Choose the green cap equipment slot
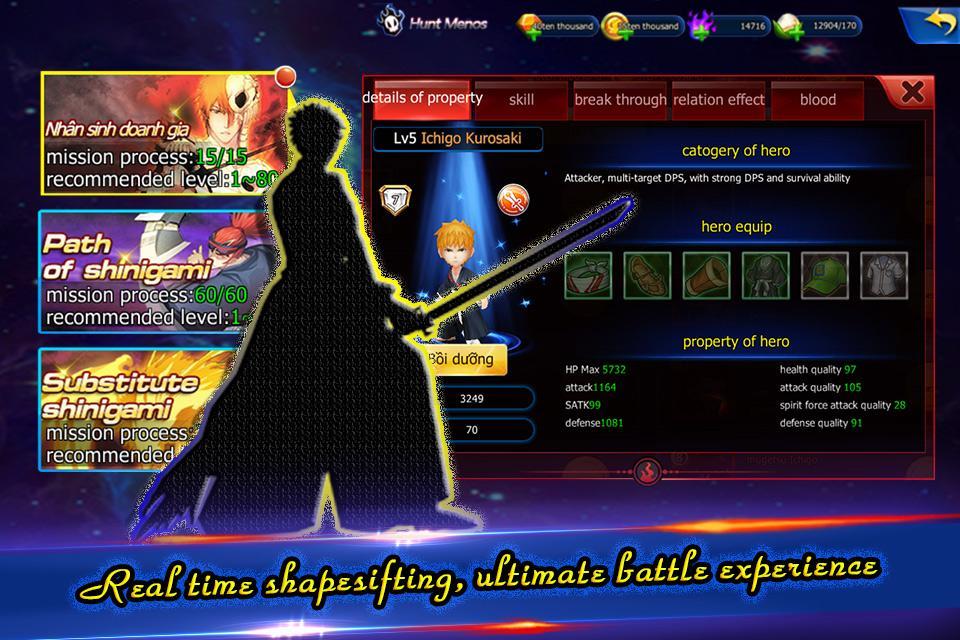Screen dimensions: 960x640 click(x=824, y=276)
